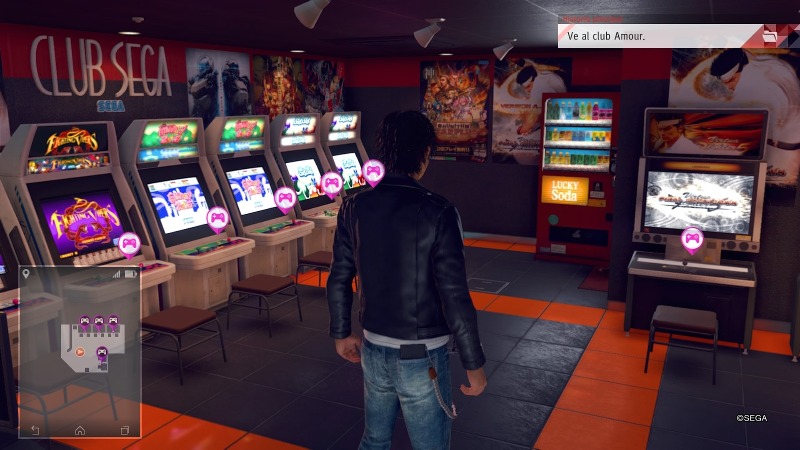Click the orange player arrow on the minimap
This screenshot has width=800, height=450.
point(79,351)
